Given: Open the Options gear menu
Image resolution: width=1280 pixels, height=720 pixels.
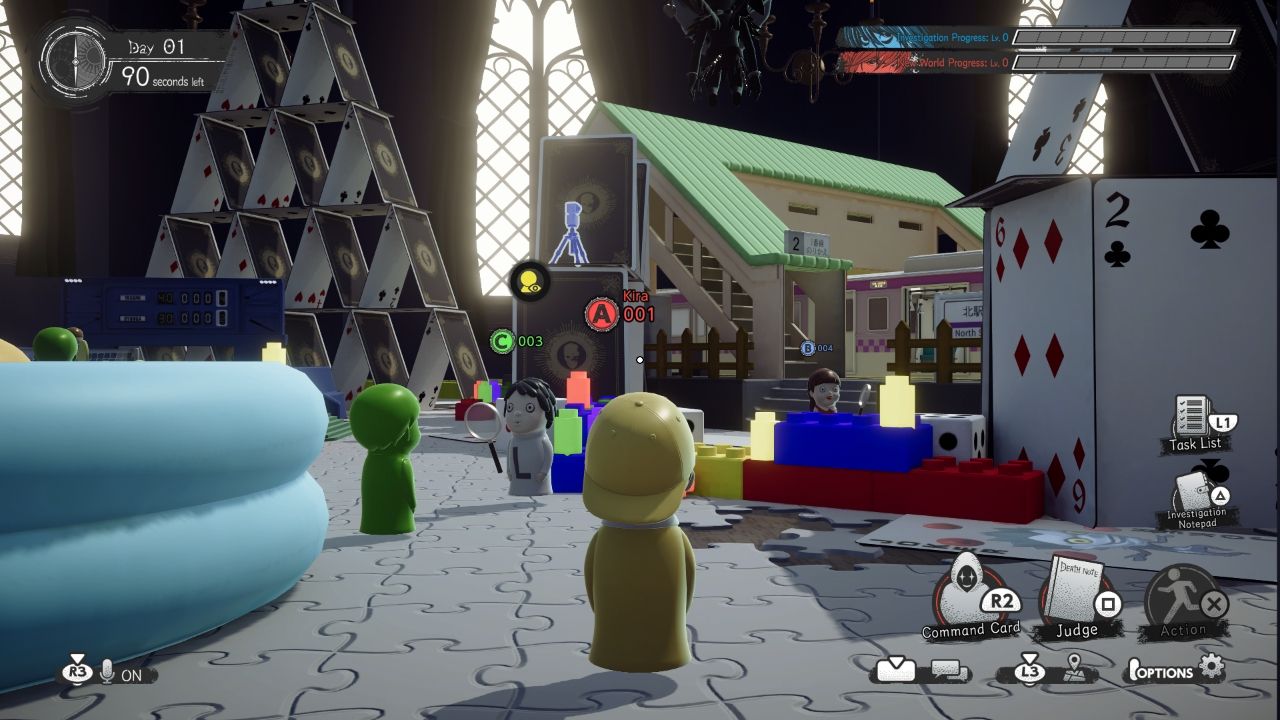Looking at the screenshot, I should (x=1211, y=668).
